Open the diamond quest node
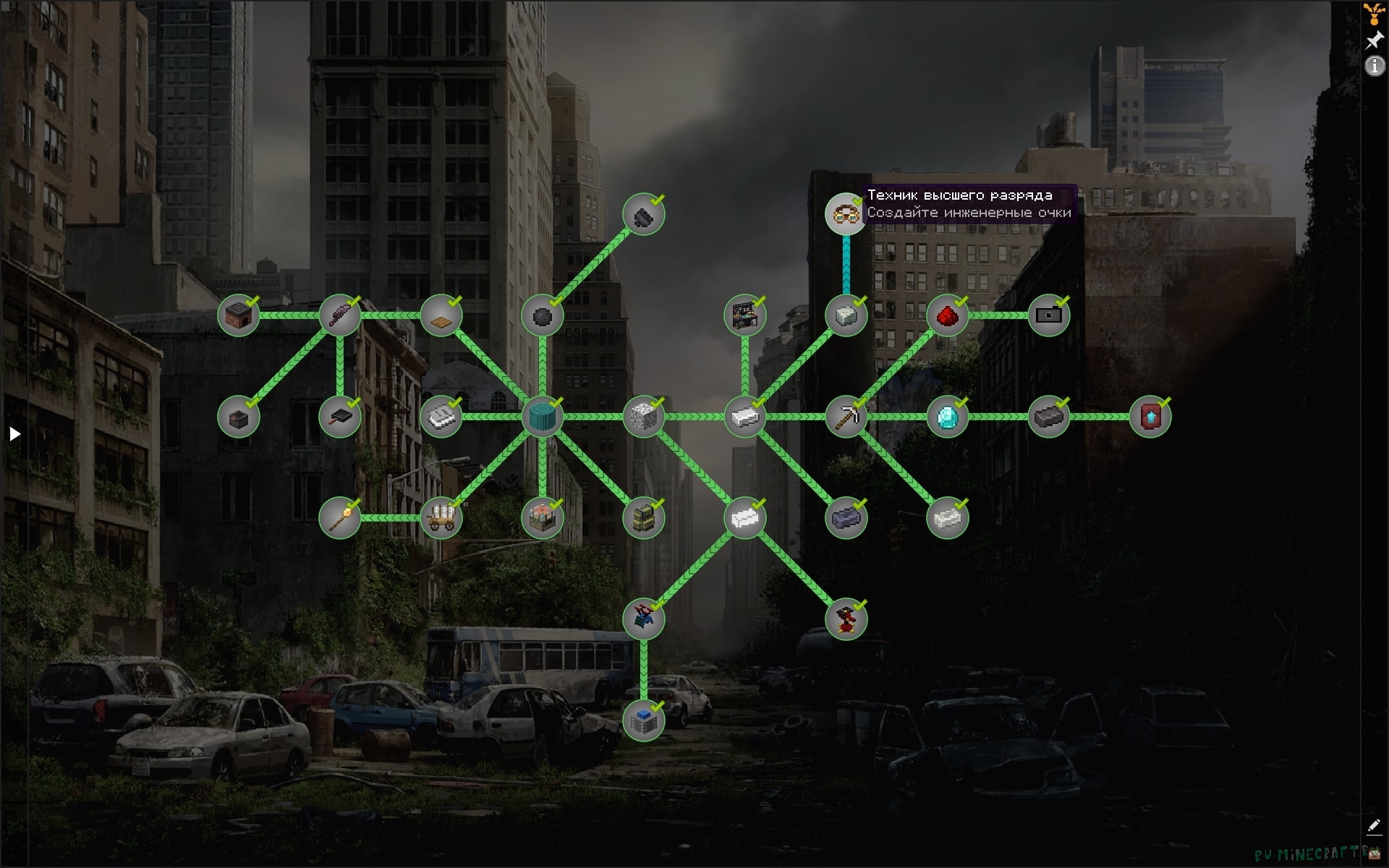Viewport: 1389px width, 868px height. [947, 417]
